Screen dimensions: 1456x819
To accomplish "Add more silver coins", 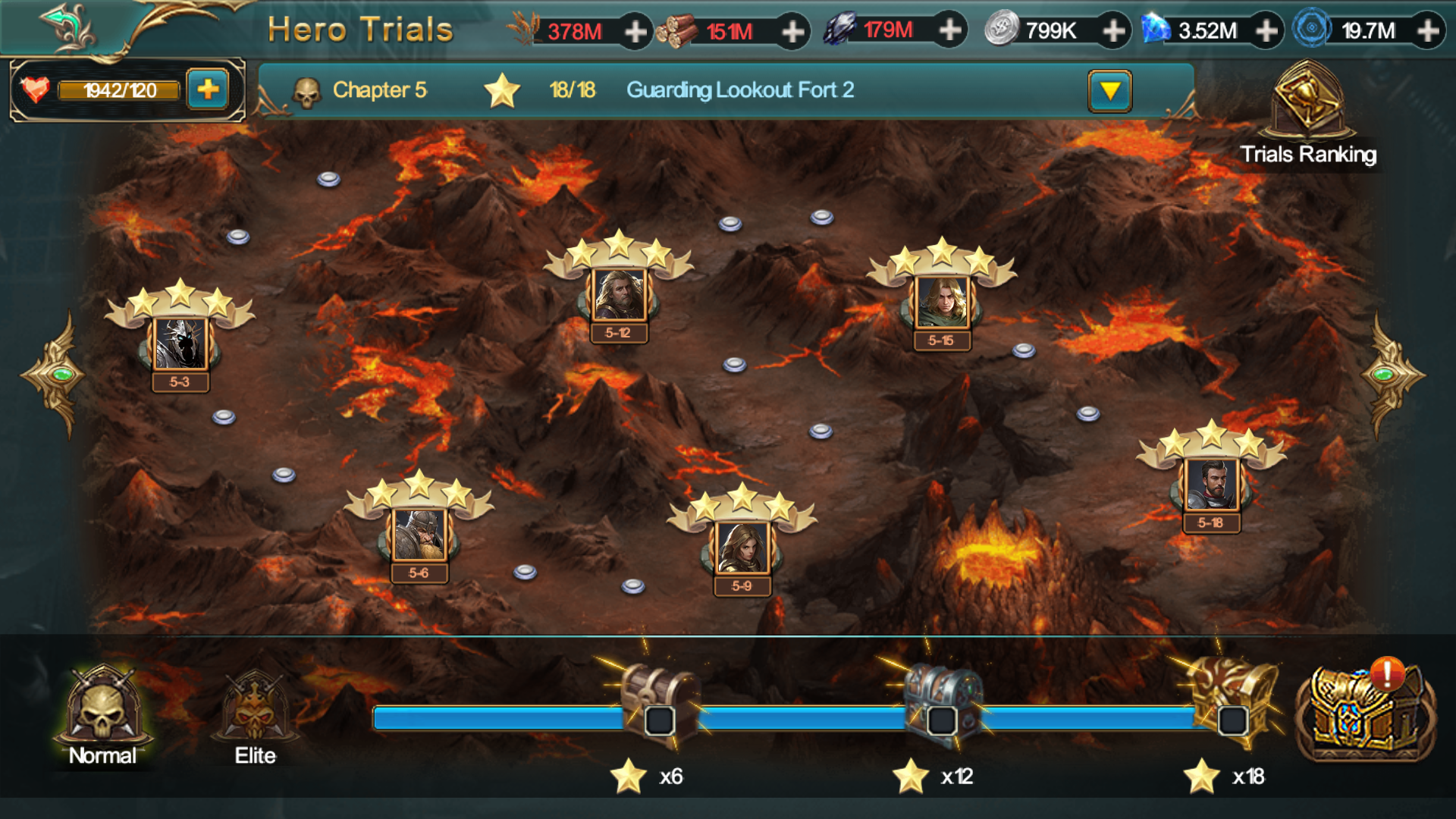I will (1113, 31).
